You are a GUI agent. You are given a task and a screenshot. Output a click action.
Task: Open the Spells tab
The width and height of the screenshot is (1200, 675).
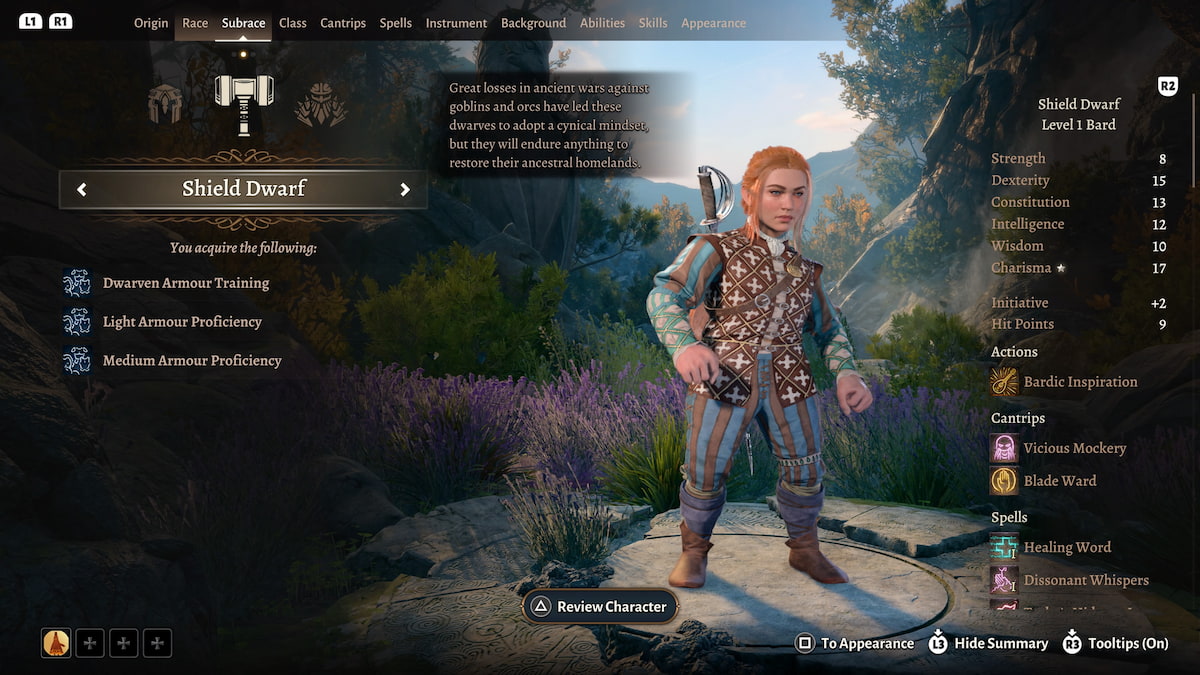coord(396,23)
